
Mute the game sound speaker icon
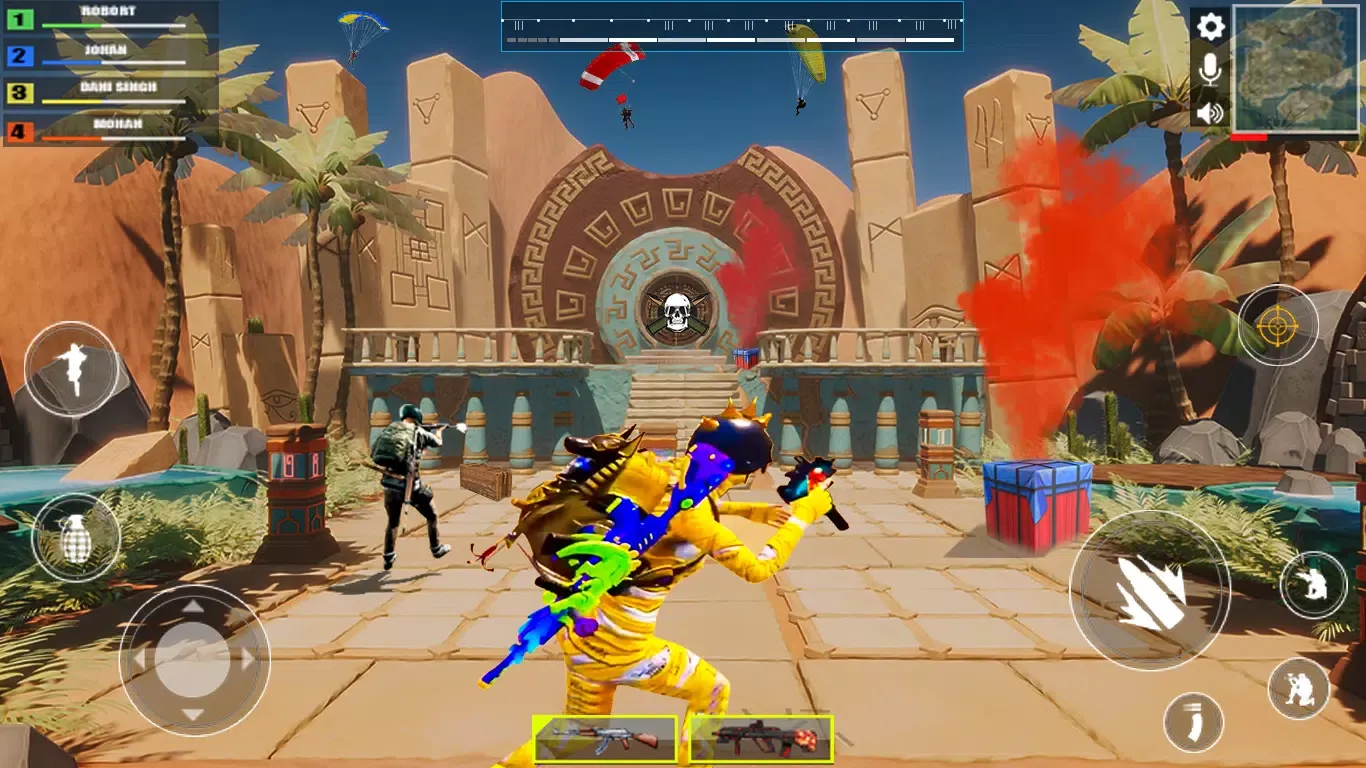(1210, 113)
